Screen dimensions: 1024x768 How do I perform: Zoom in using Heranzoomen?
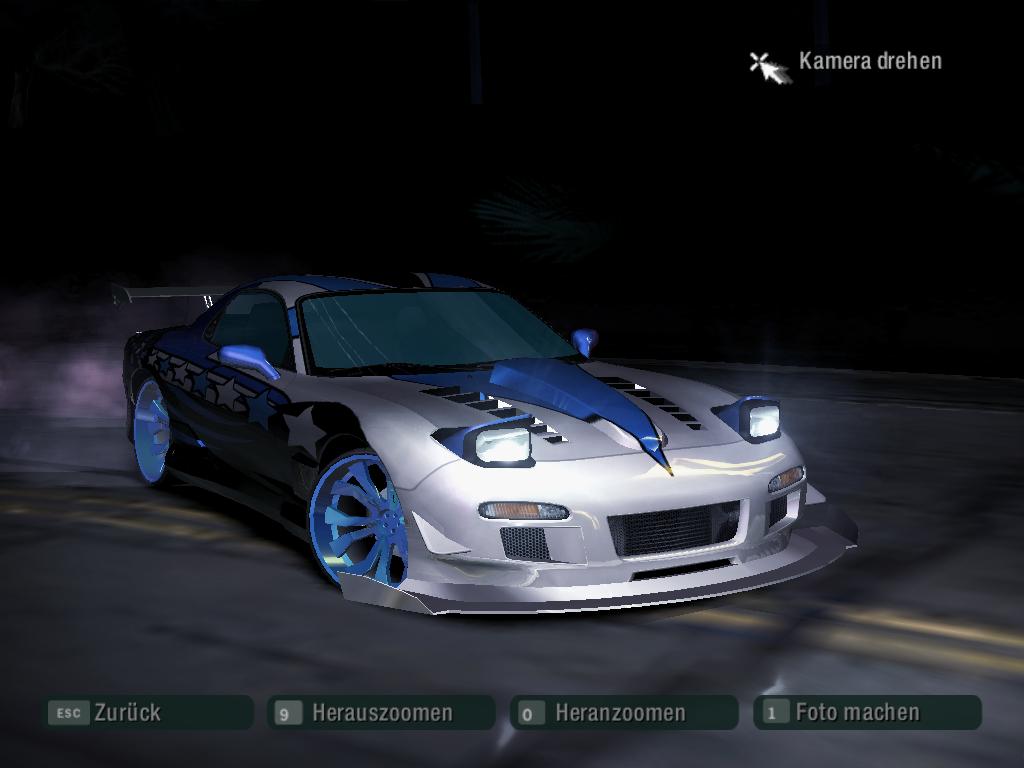coord(623,713)
